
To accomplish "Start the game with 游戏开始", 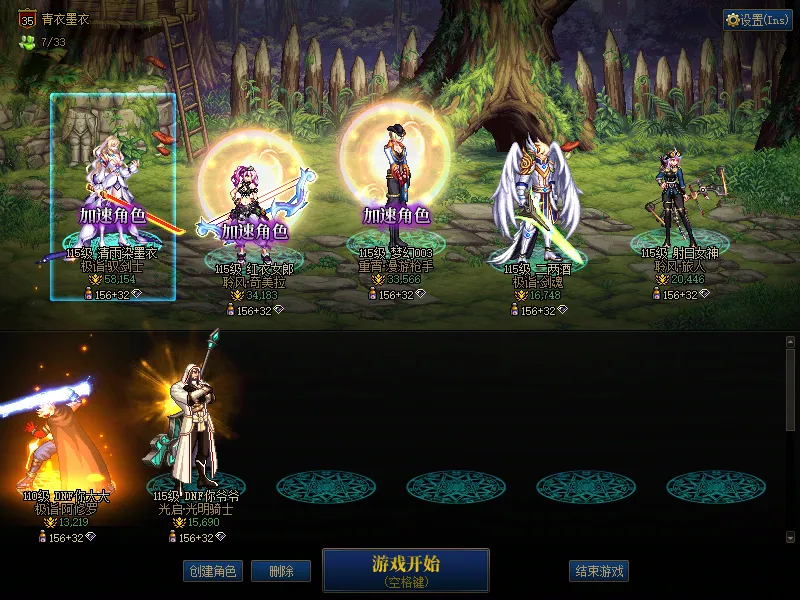I will pyautogui.click(x=405, y=570).
